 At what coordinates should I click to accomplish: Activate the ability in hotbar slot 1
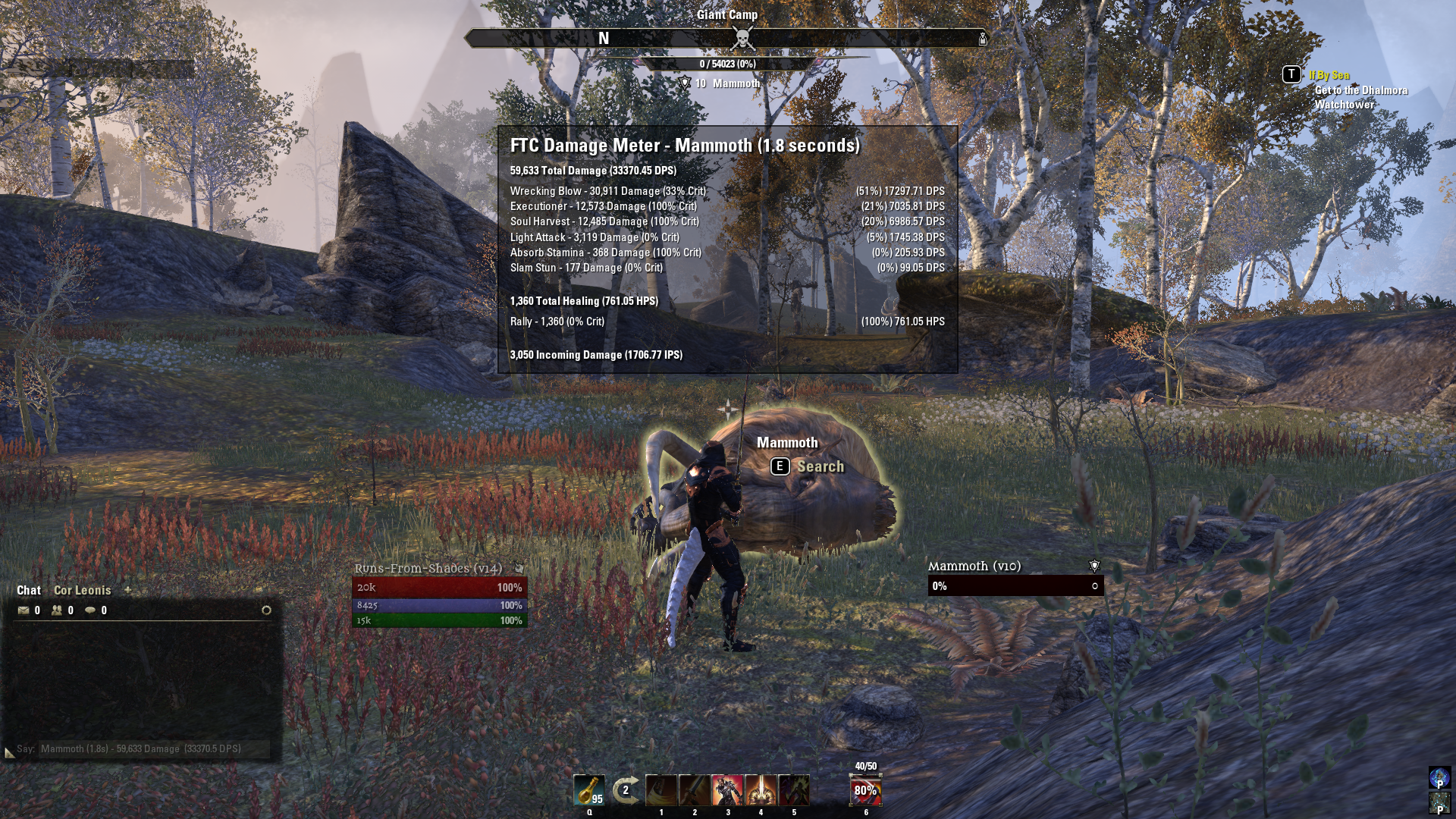(661, 789)
